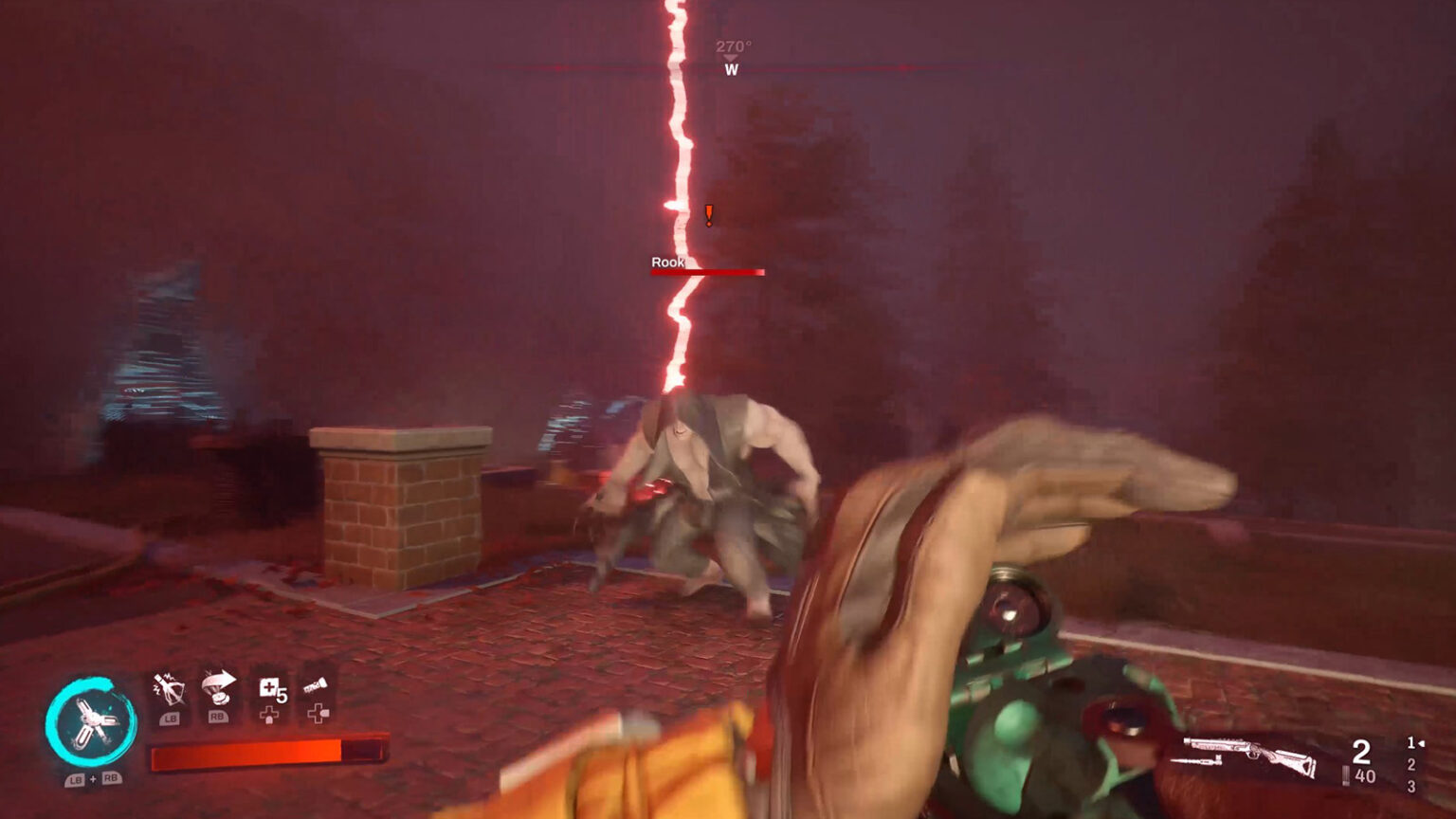
Task: Click the ammo magazine icon beside the 40
Action: [1346, 775]
